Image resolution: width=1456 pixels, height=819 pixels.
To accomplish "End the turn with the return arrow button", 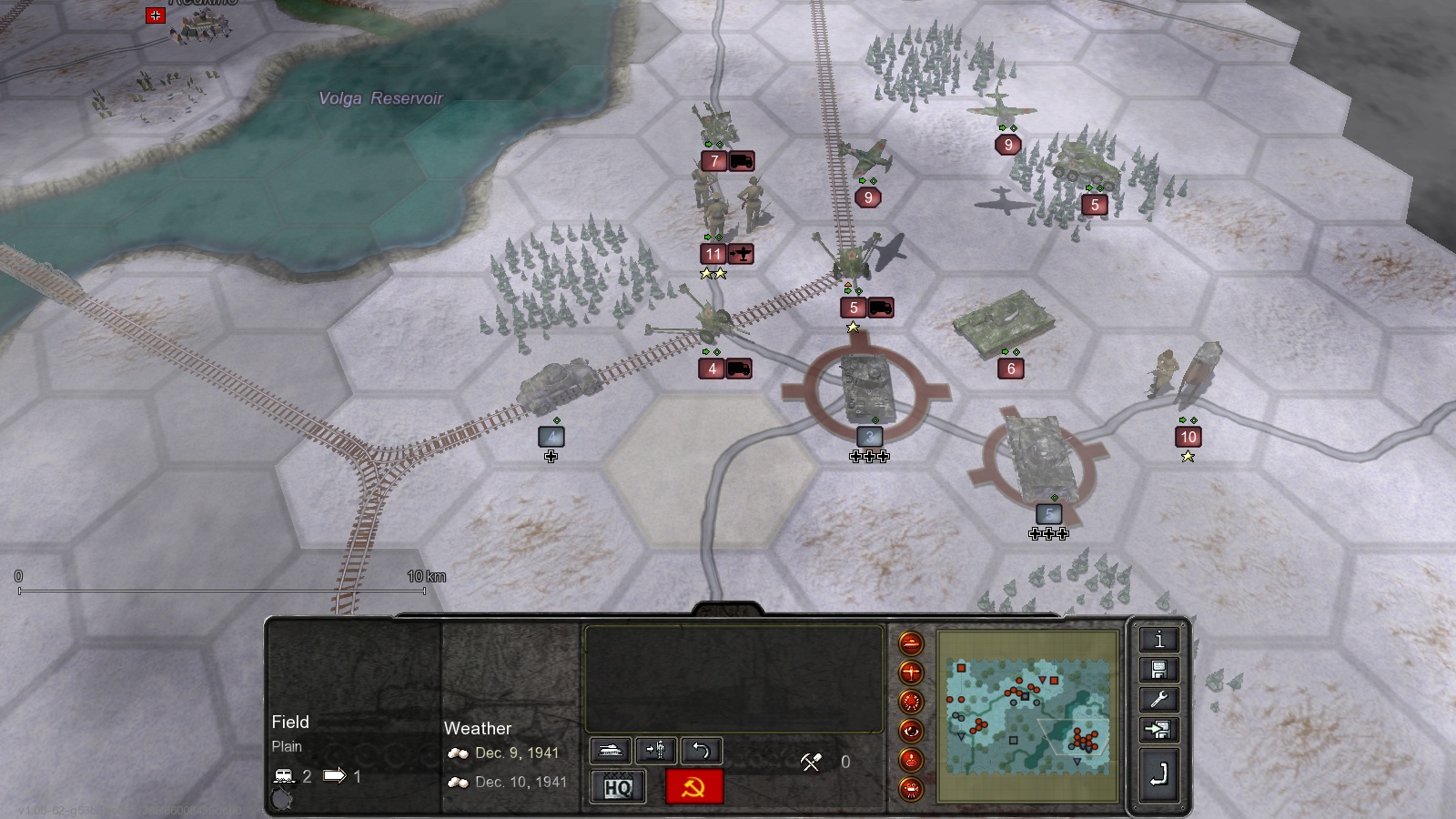I will (x=1158, y=775).
